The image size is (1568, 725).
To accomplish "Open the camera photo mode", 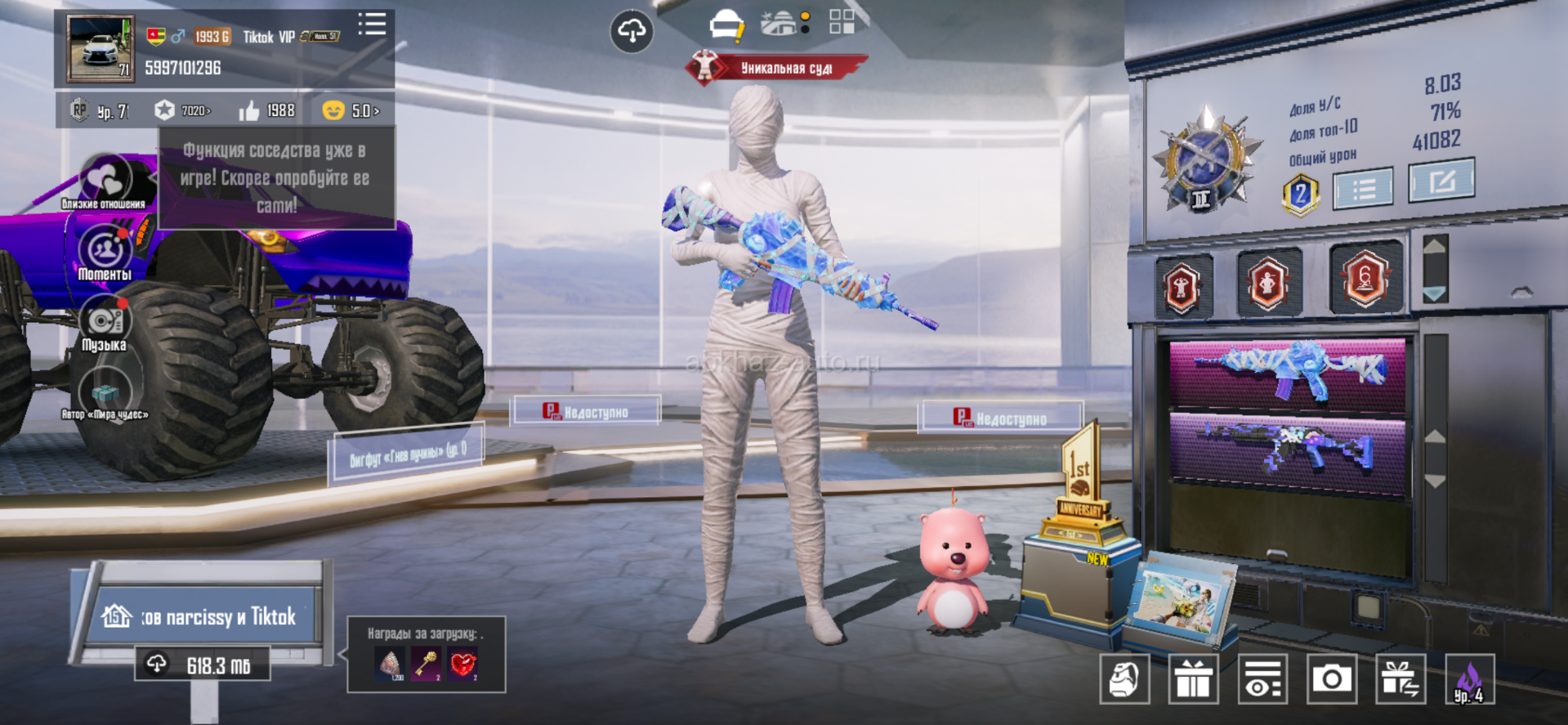I will click(x=1332, y=679).
